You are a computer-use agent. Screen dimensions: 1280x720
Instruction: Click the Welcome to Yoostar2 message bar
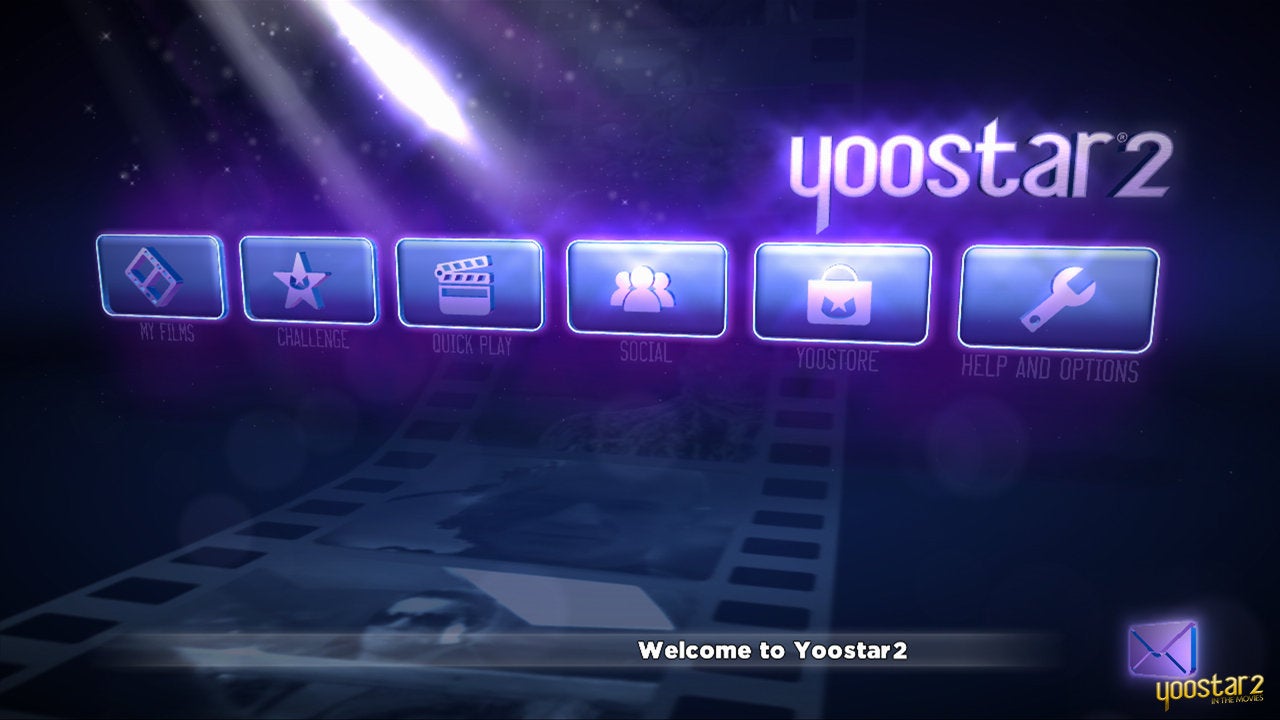click(773, 650)
